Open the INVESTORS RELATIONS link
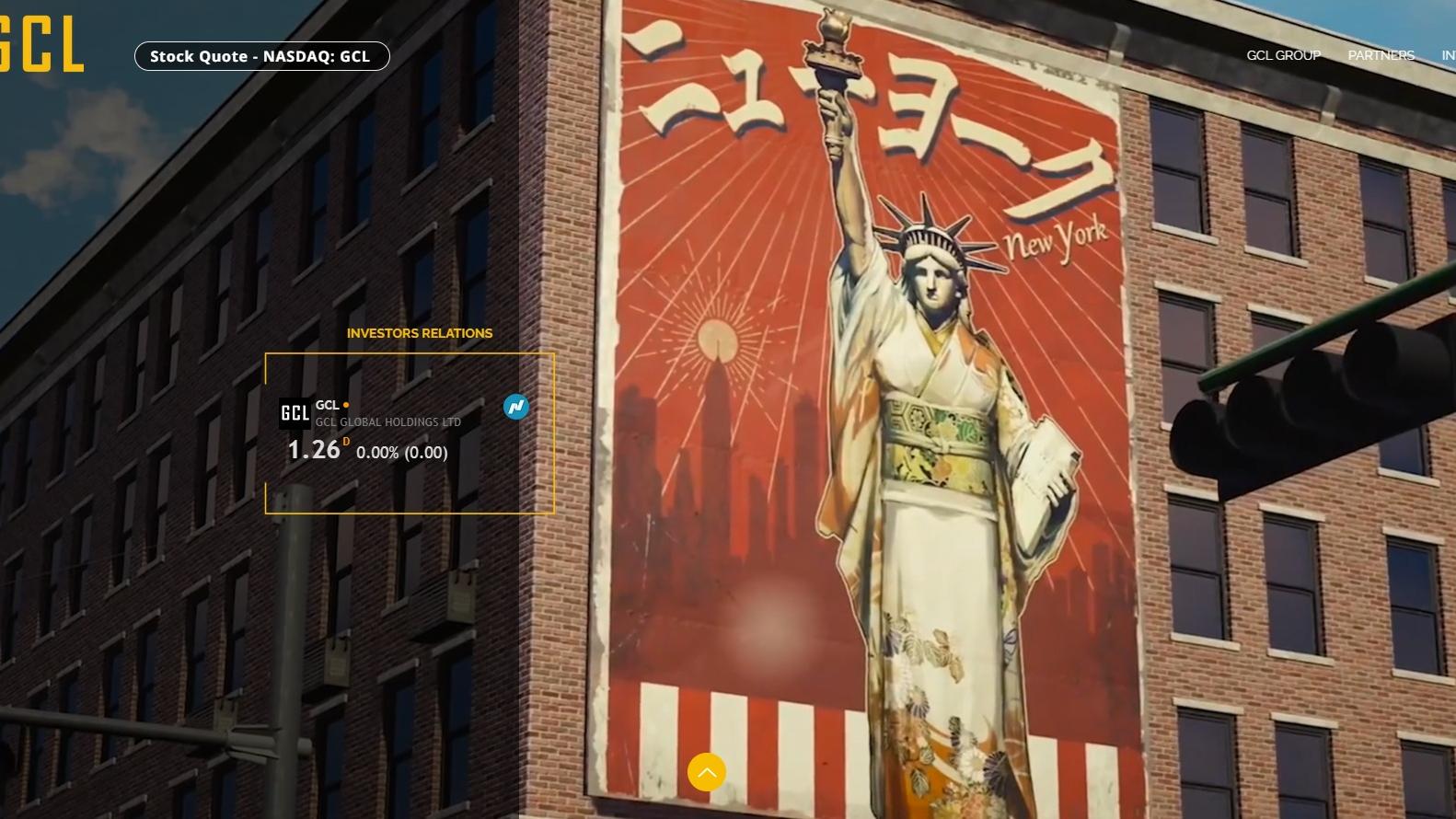Screen dimensions: 1456x819 click(420, 333)
